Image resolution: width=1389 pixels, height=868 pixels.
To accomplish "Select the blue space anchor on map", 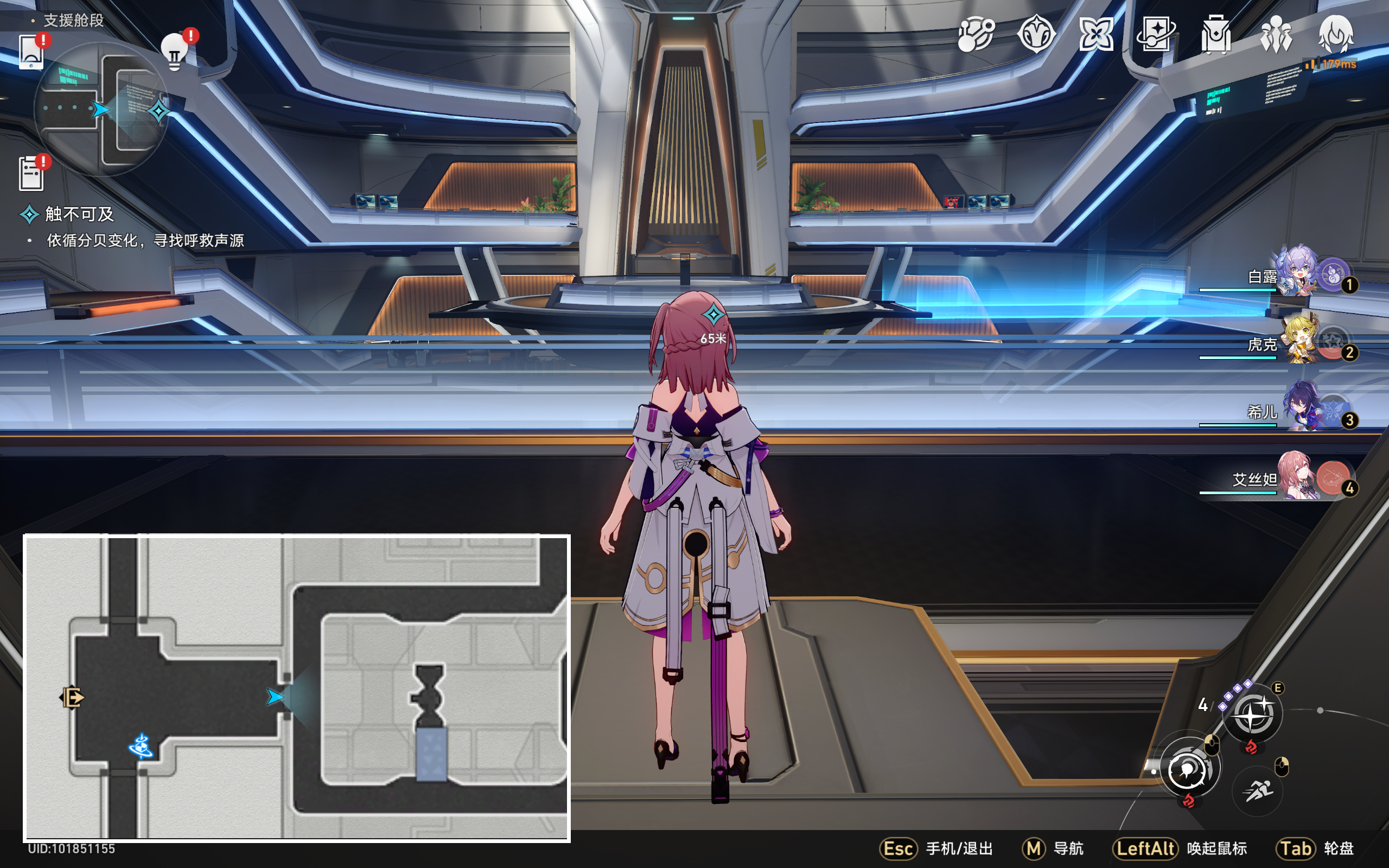I will coord(141,746).
